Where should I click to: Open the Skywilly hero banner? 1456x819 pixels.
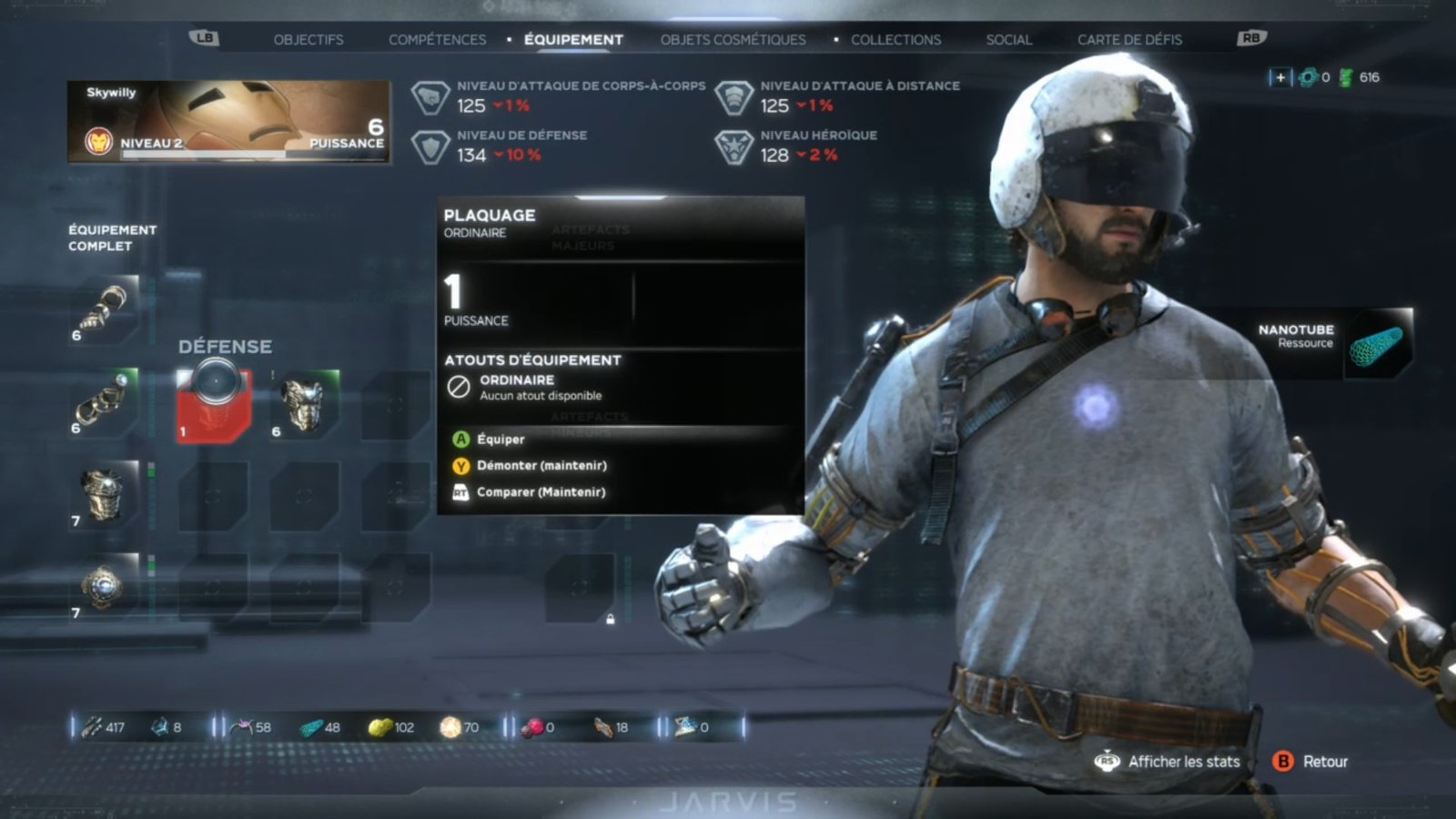(228, 122)
